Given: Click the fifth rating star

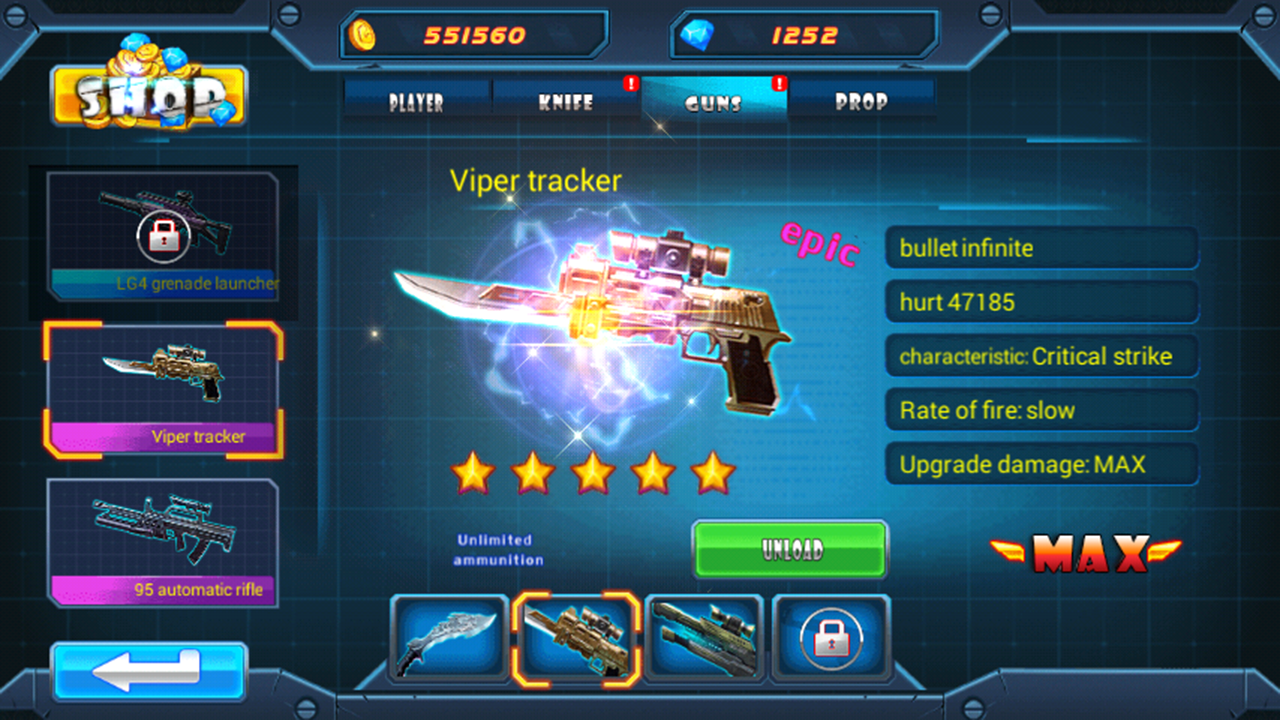Looking at the screenshot, I should (x=712, y=472).
